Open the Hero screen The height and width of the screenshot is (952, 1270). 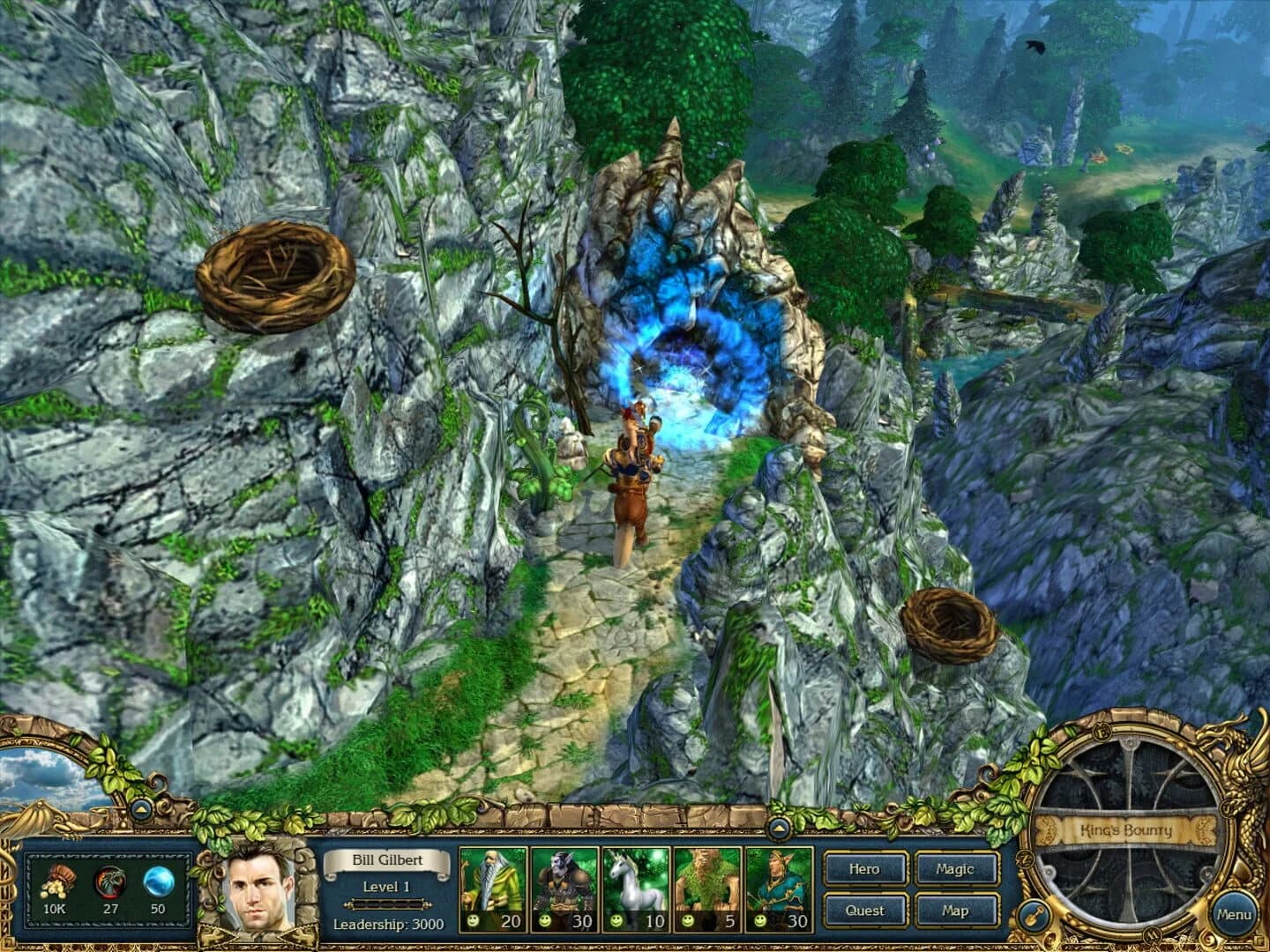864,869
